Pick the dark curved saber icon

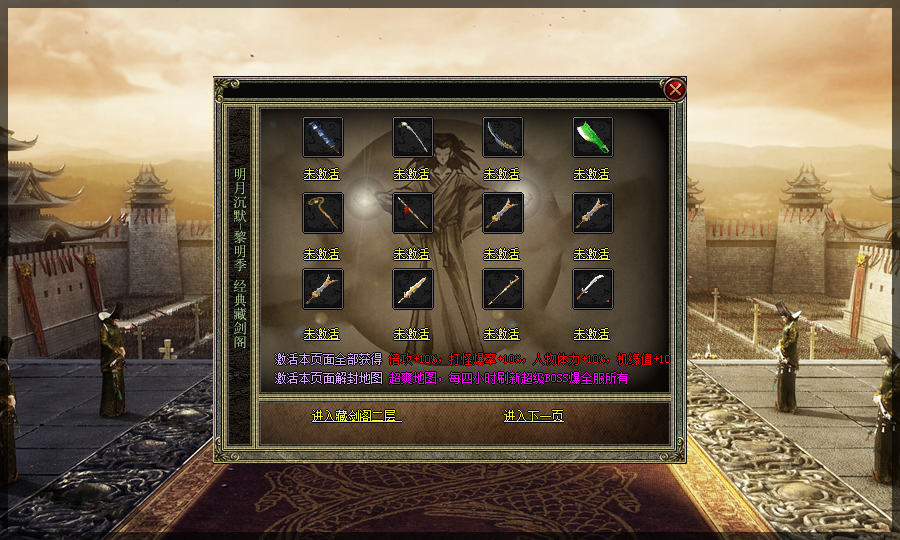click(x=502, y=137)
